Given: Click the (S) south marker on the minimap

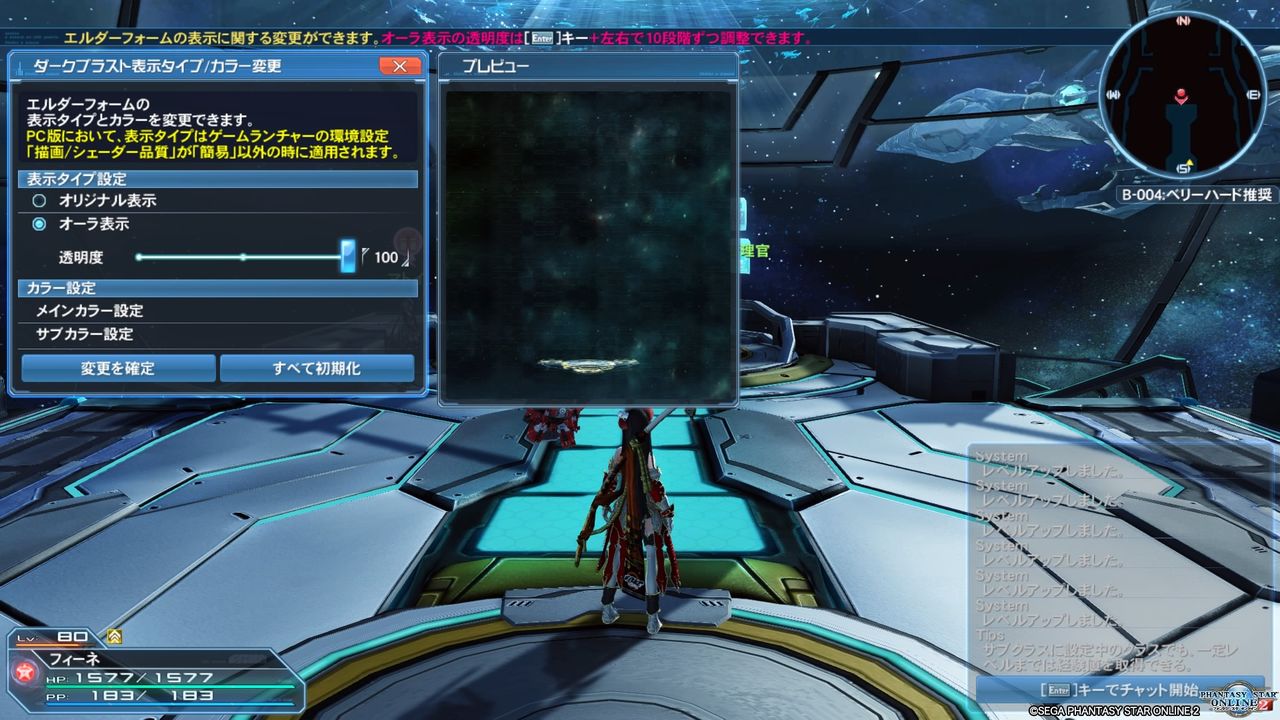Looking at the screenshot, I should coord(1184,169).
